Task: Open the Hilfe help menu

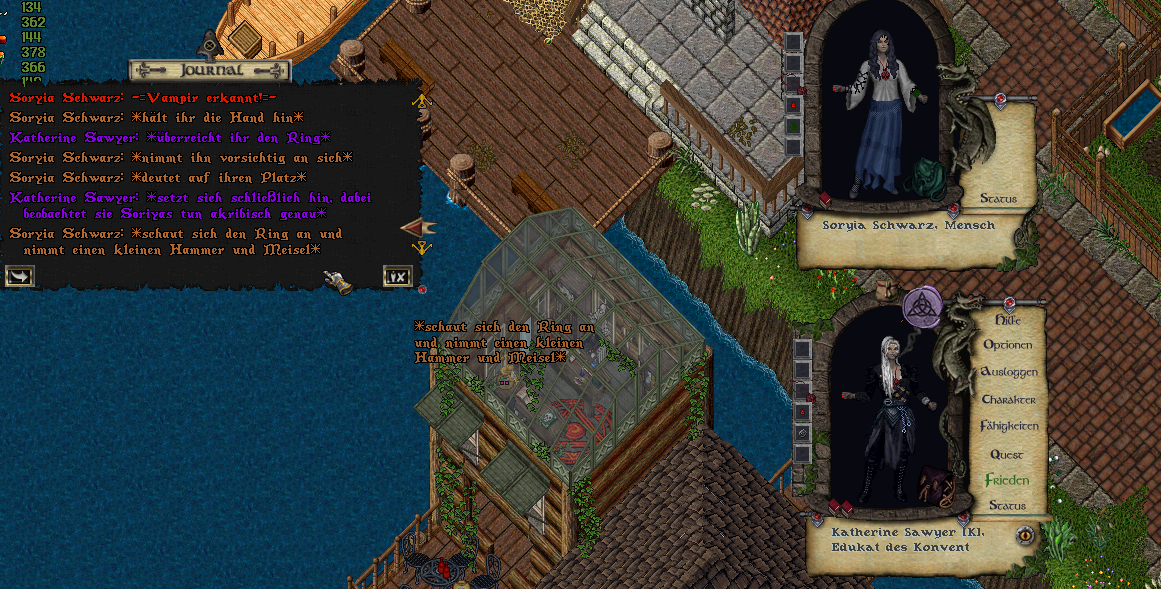Action: point(1014,320)
